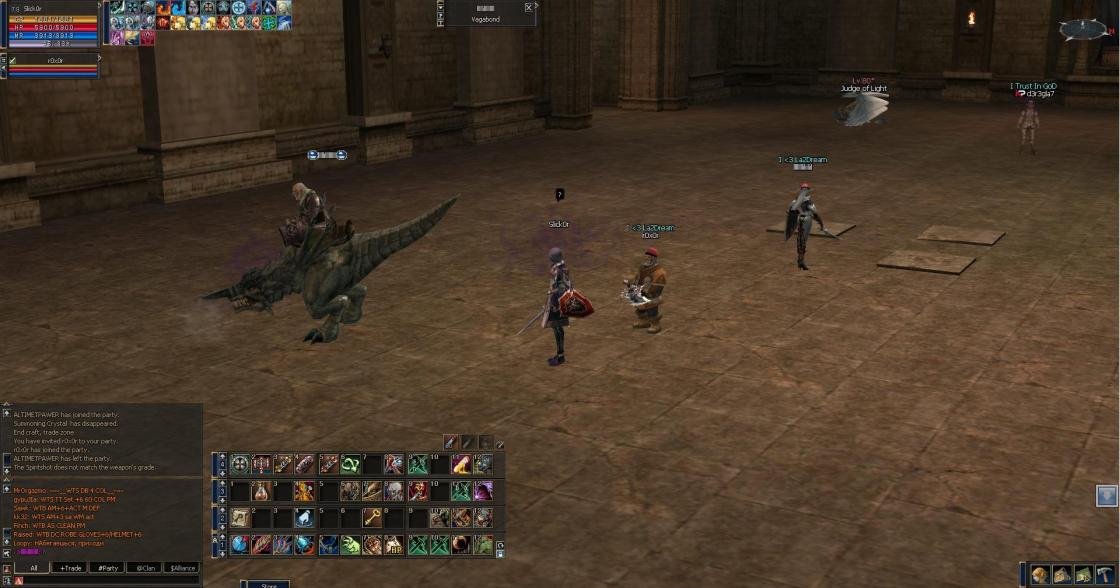Open the +Trade chat tab
This screenshot has width=1120, height=588.
tap(70, 568)
